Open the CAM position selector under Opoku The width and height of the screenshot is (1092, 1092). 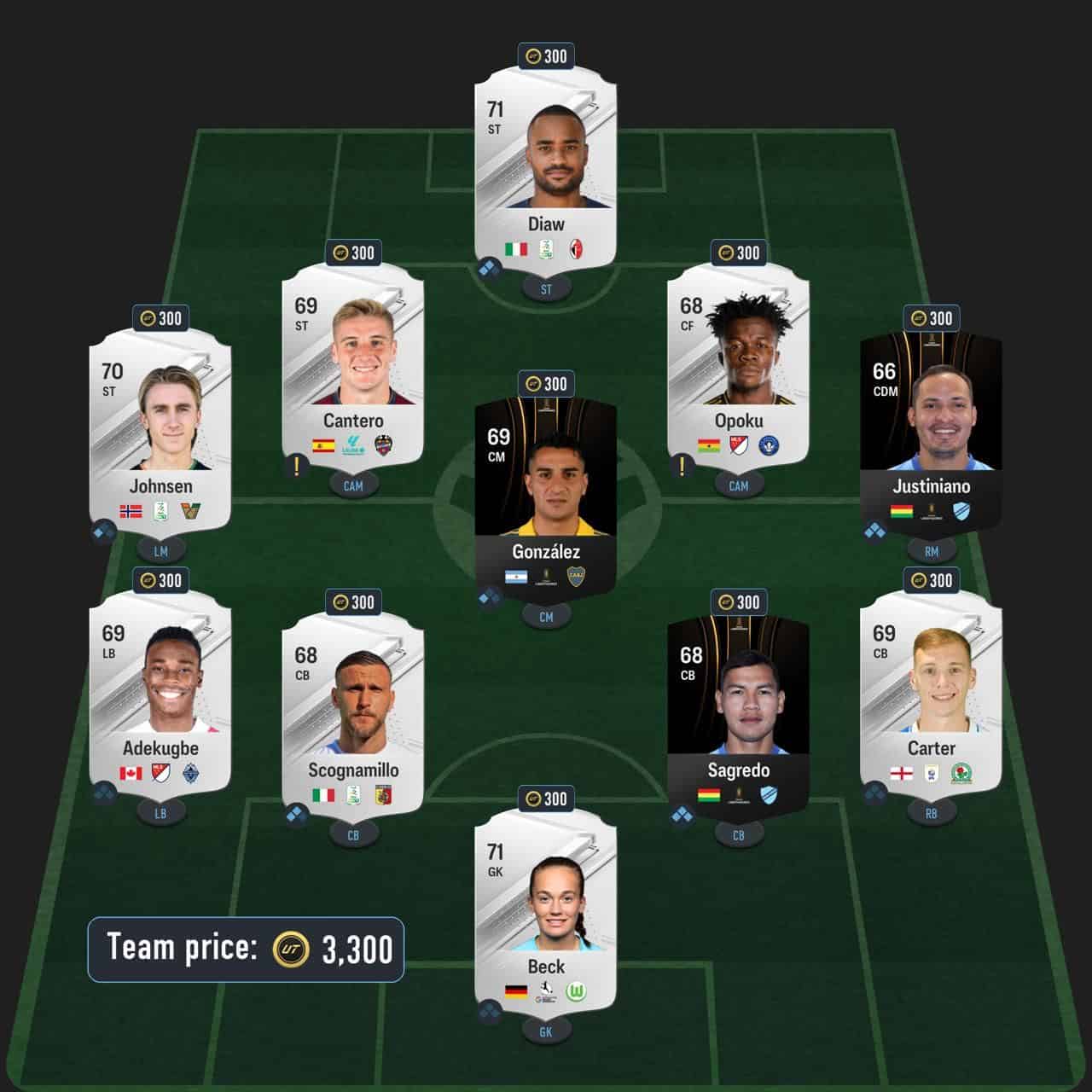[x=738, y=485]
